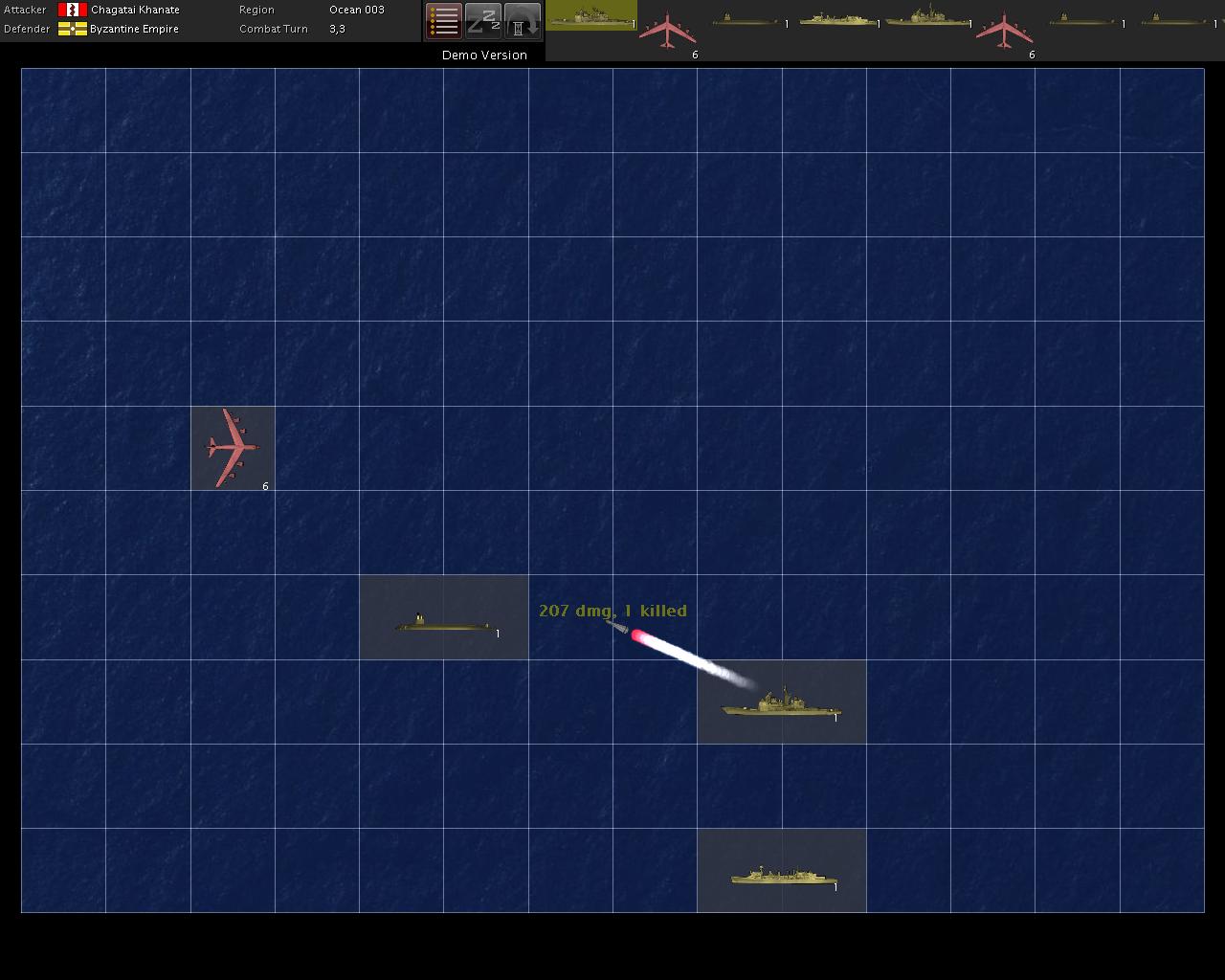The height and width of the screenshot is (980, 1225).
Task: Select the bomber squadron on the map
Action: (233, 448)
